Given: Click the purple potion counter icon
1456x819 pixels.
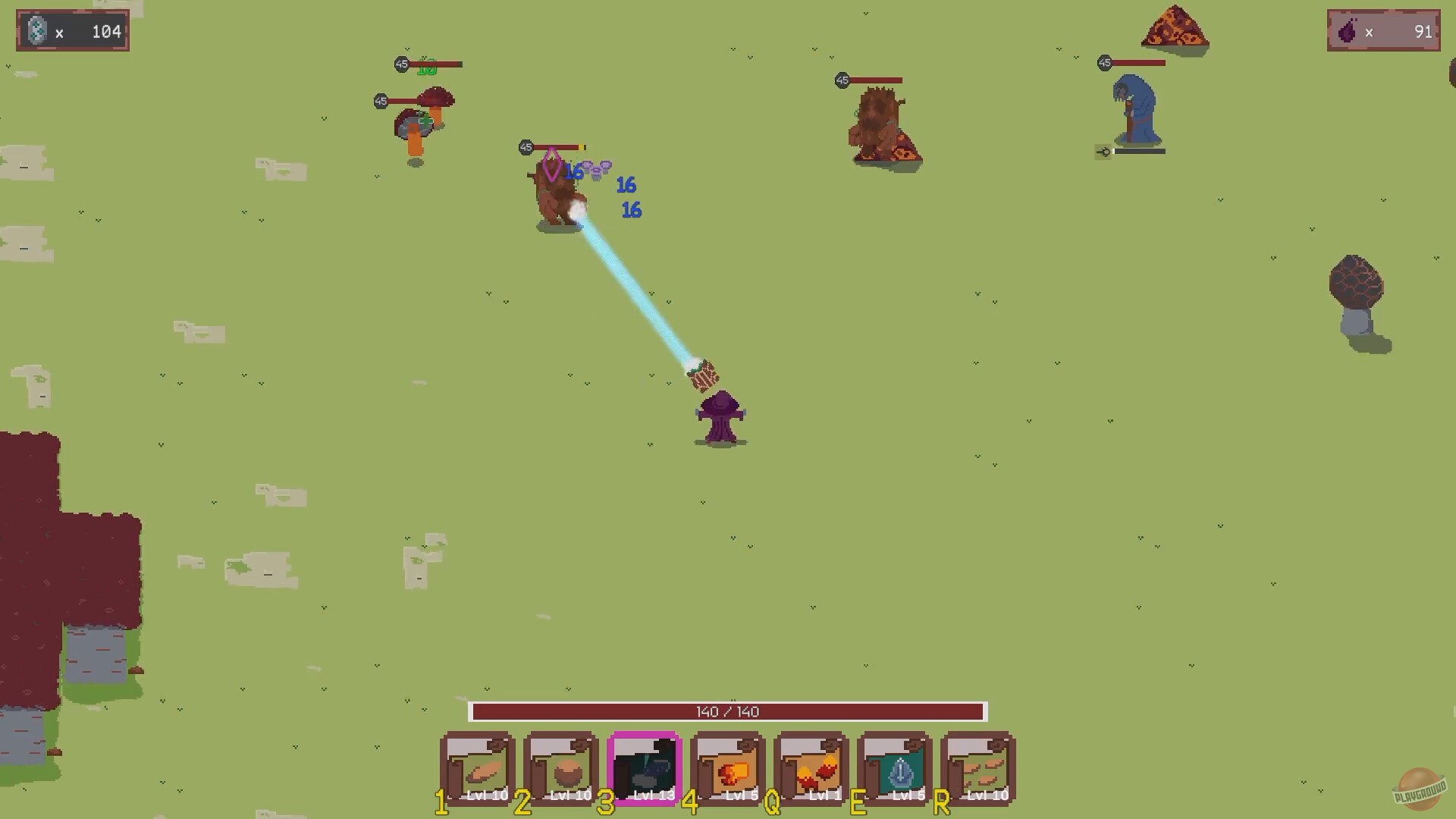Looking at the screenshot, I should 1346,31.
